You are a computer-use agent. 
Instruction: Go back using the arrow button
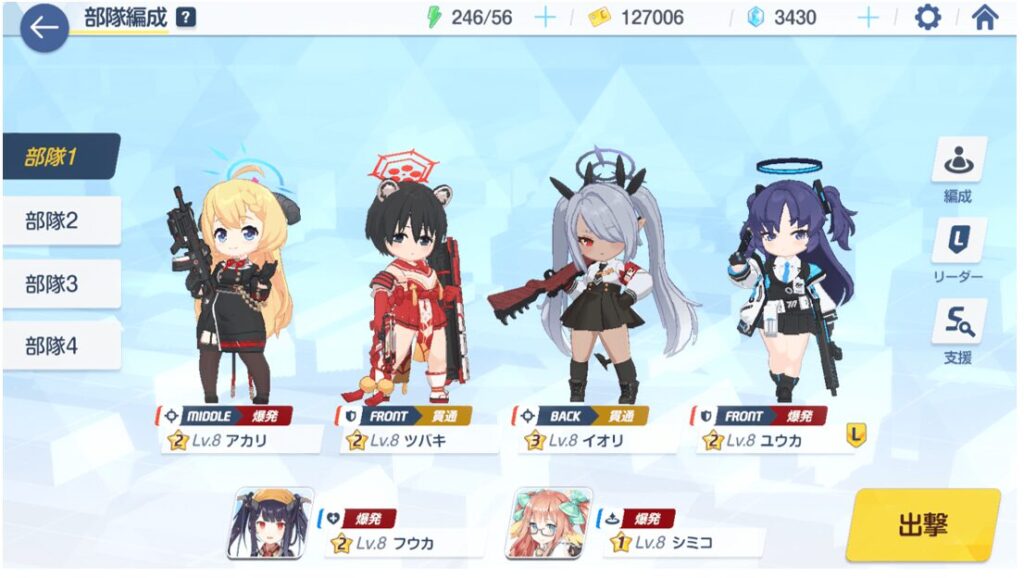pyautogui.click(x=44, y=27)
